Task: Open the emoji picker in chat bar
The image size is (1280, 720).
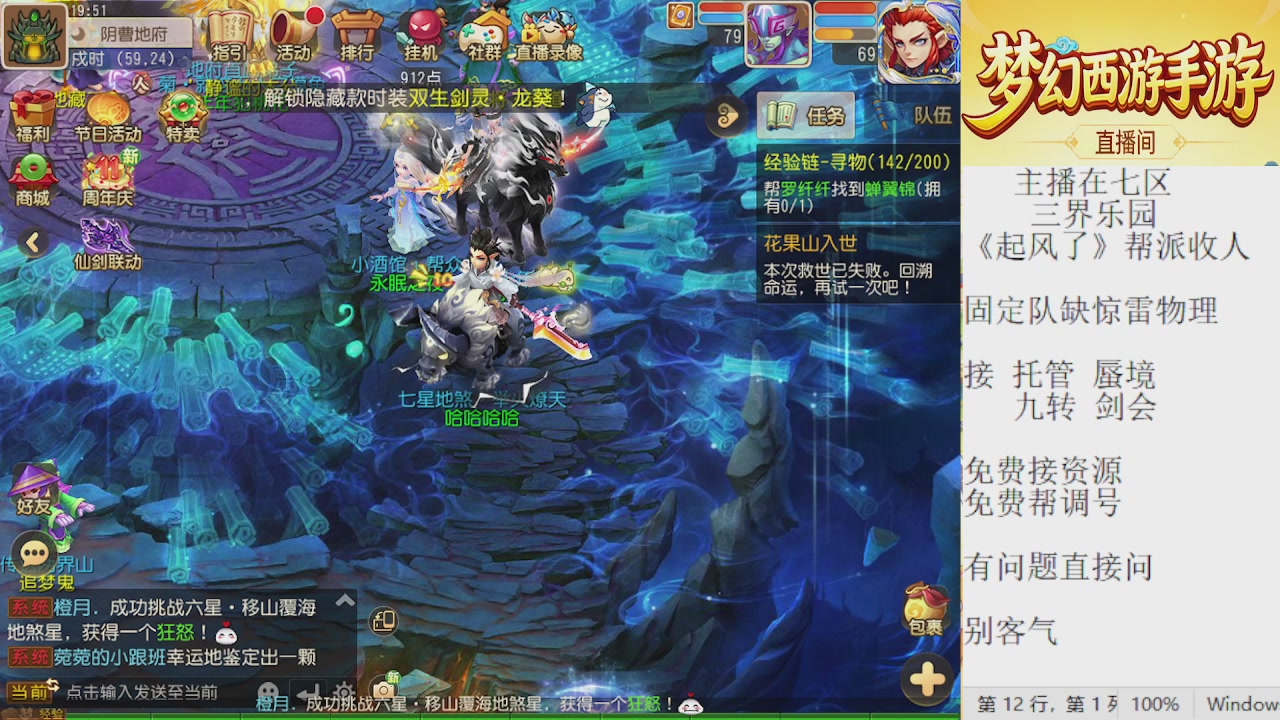Action: 266,690
